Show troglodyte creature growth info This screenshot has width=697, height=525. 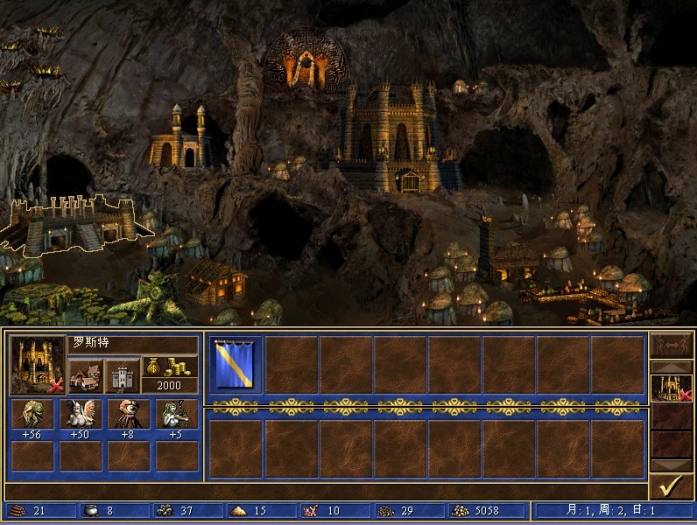31,414
